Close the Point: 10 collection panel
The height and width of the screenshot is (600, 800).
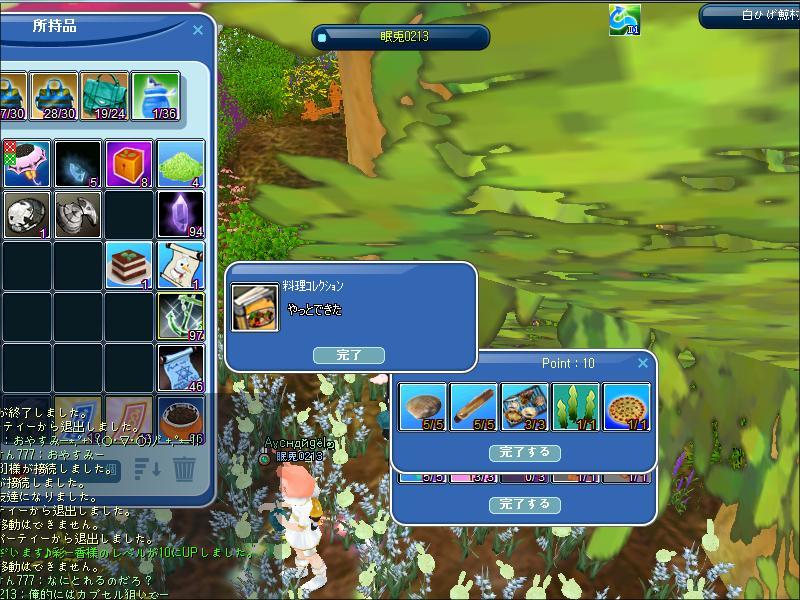(x=642, y=364)
